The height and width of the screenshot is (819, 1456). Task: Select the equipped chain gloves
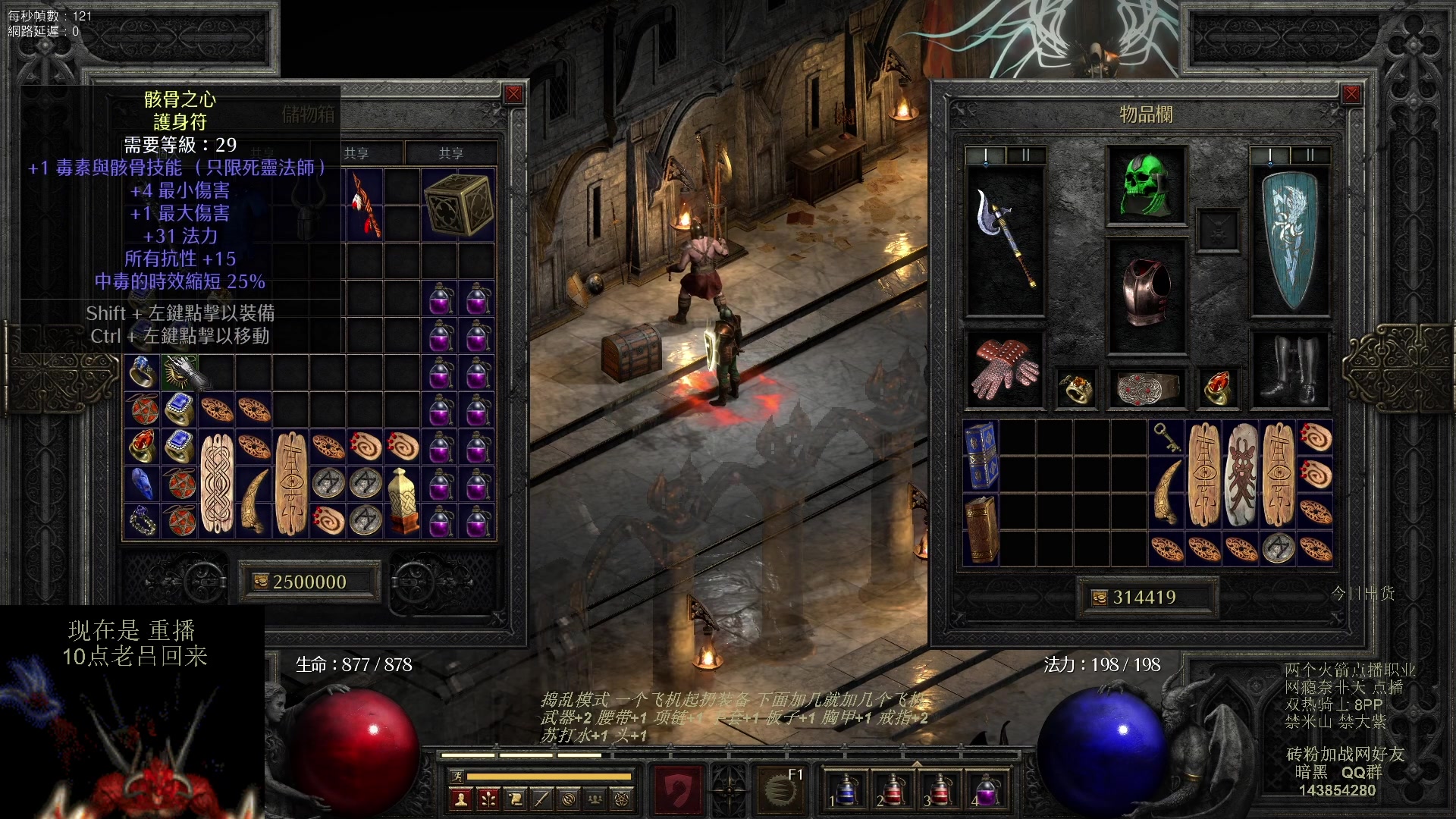point(1005,370)
